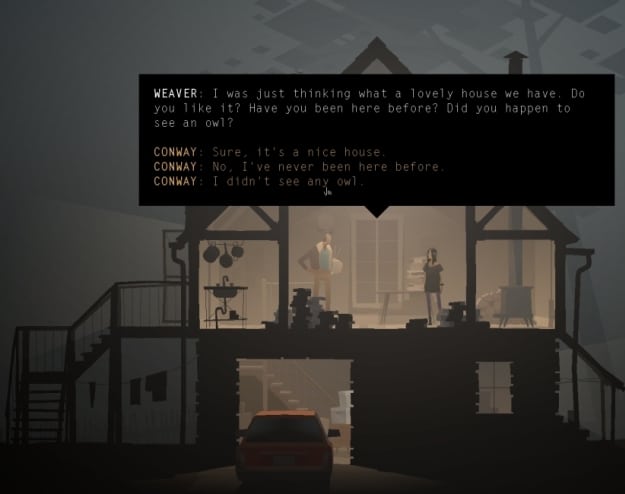This screenshot has height=494, width=625.
Task: Answer "I didn't see any owl."
Action: (288, 182)
